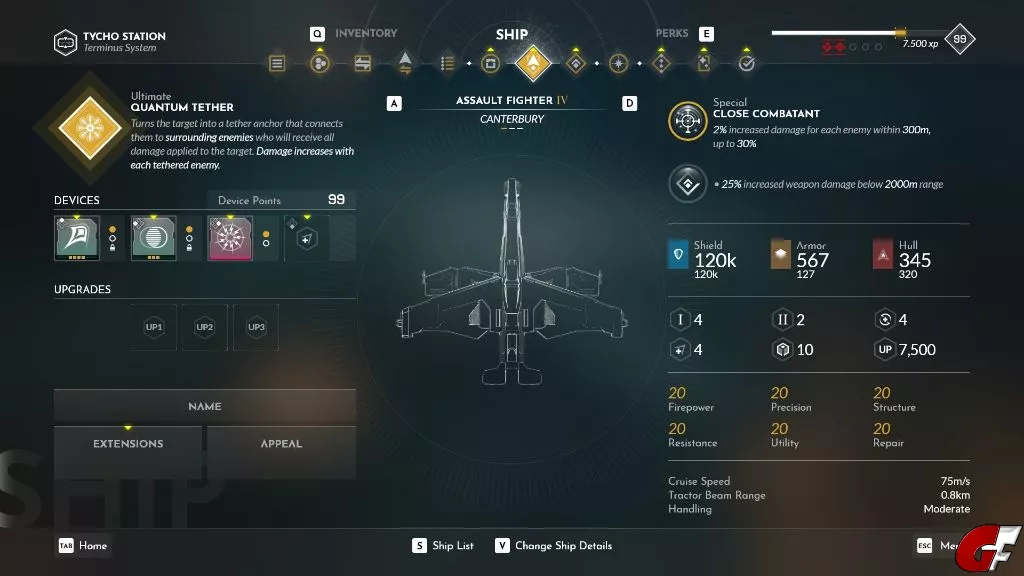Add a device in the empty slot

click(x=306, y=238)
